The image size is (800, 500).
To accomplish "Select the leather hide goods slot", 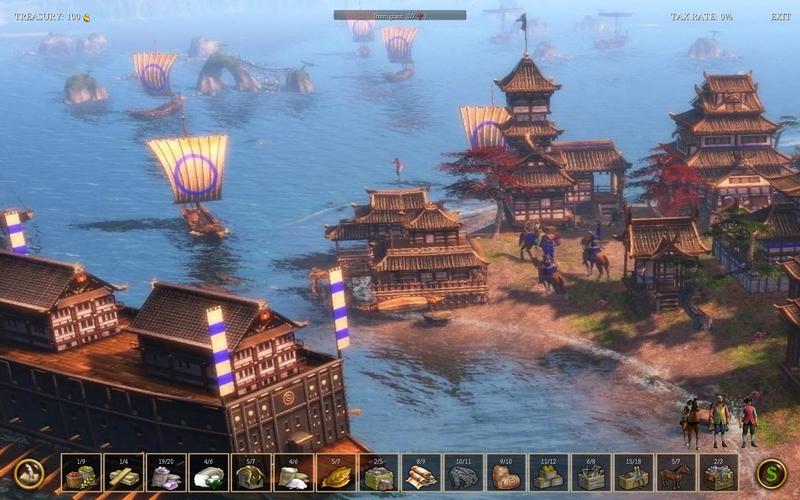I will (506, 473).
